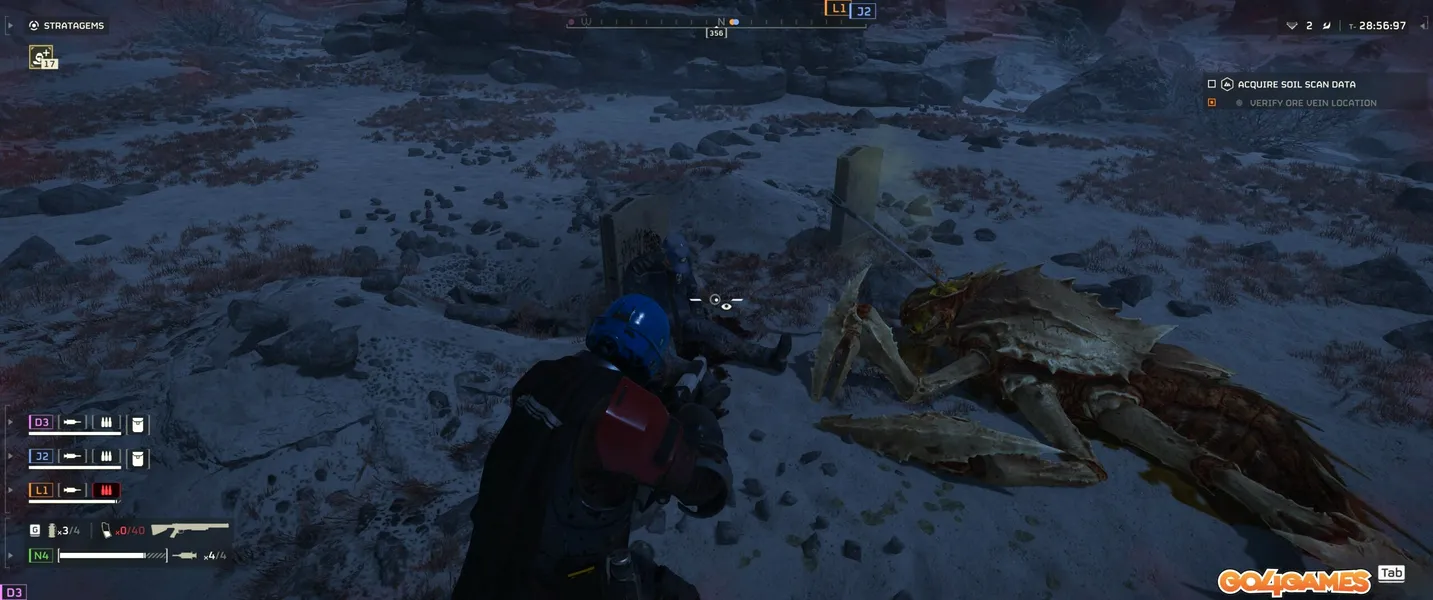This screenshot has width=1433, height=600.
Task: Click the L1 teammate marker above compass
Action: pos(837,8)
